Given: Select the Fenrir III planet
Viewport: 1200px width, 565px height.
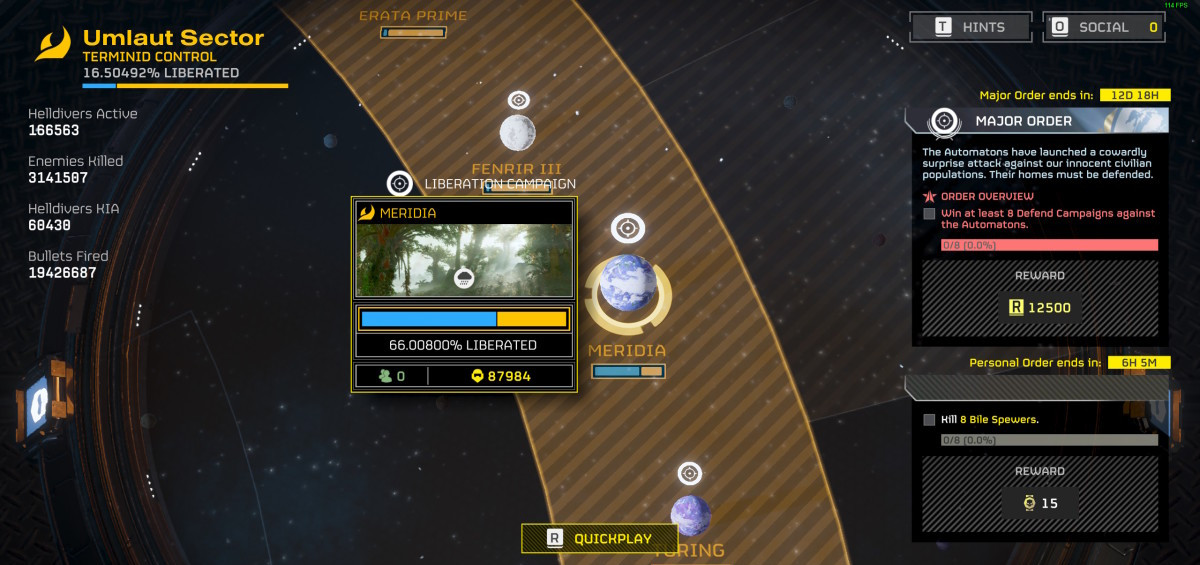Looking at the screenshot, I should pos(517,132).
